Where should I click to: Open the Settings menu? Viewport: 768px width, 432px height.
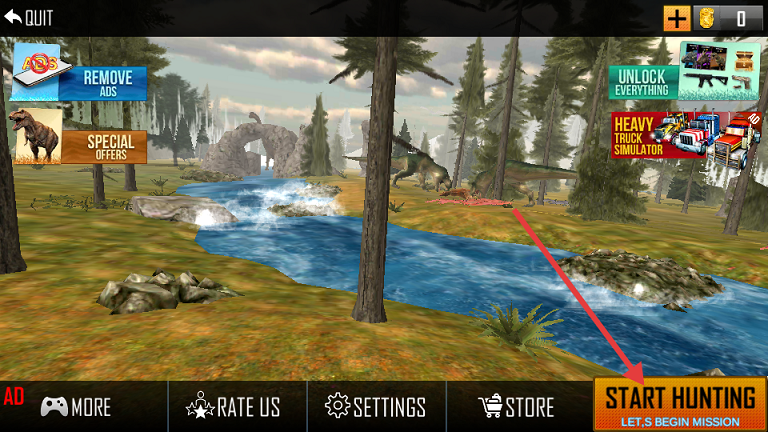376,407
